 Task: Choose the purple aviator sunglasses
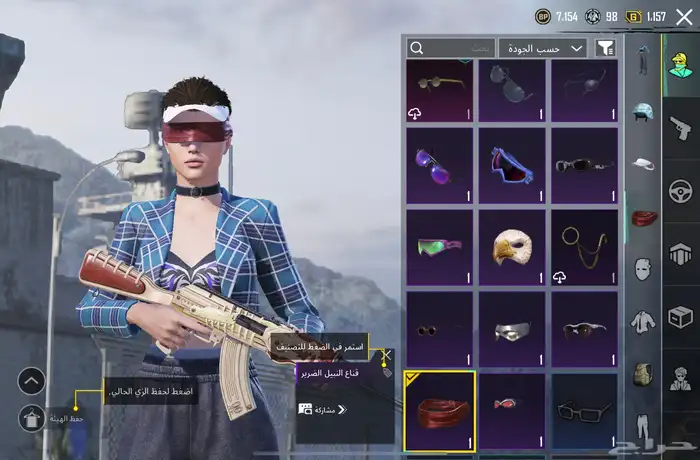pyautogui.click(x=440, y=164)
